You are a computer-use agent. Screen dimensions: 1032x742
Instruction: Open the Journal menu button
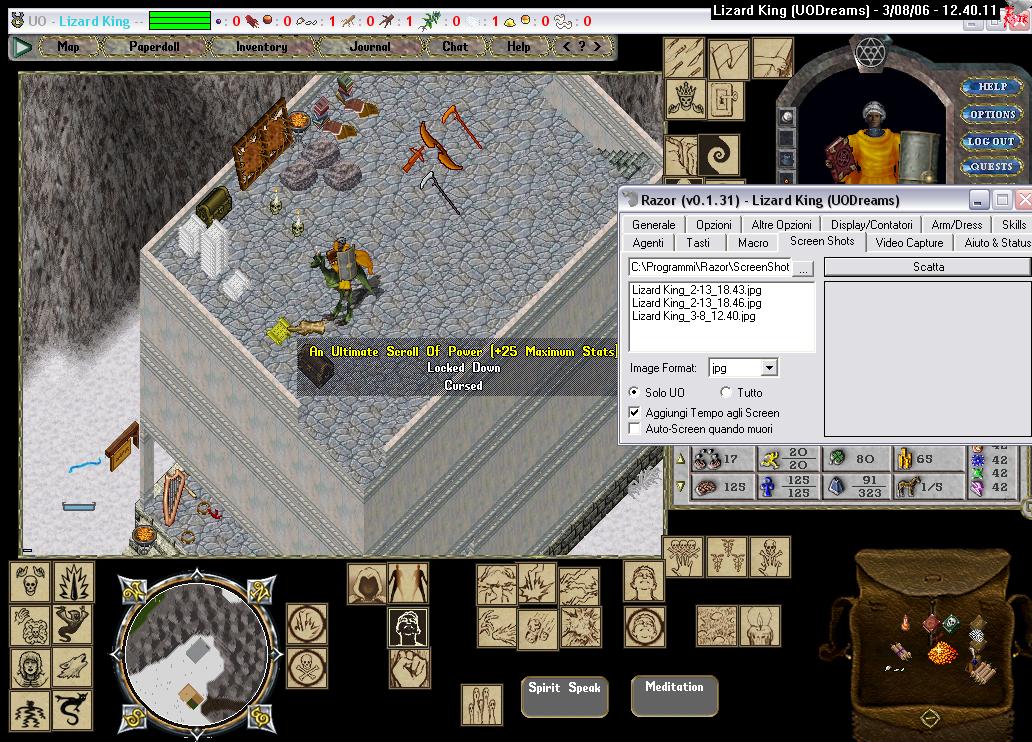pyautogui.click(x=370, y=46)
